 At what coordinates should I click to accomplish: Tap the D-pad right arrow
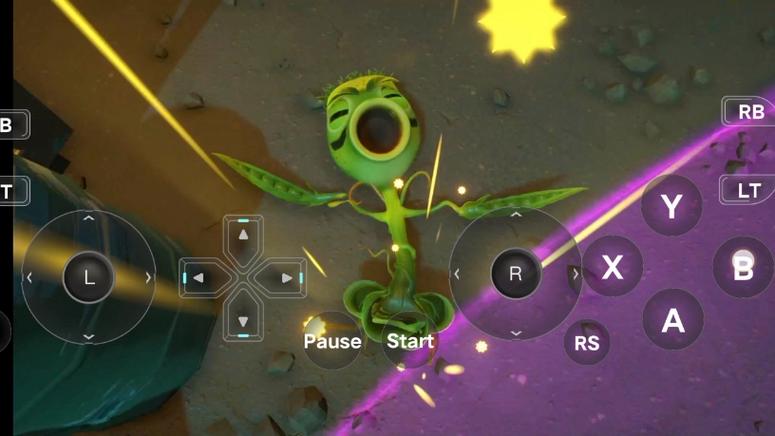point(287,278)
